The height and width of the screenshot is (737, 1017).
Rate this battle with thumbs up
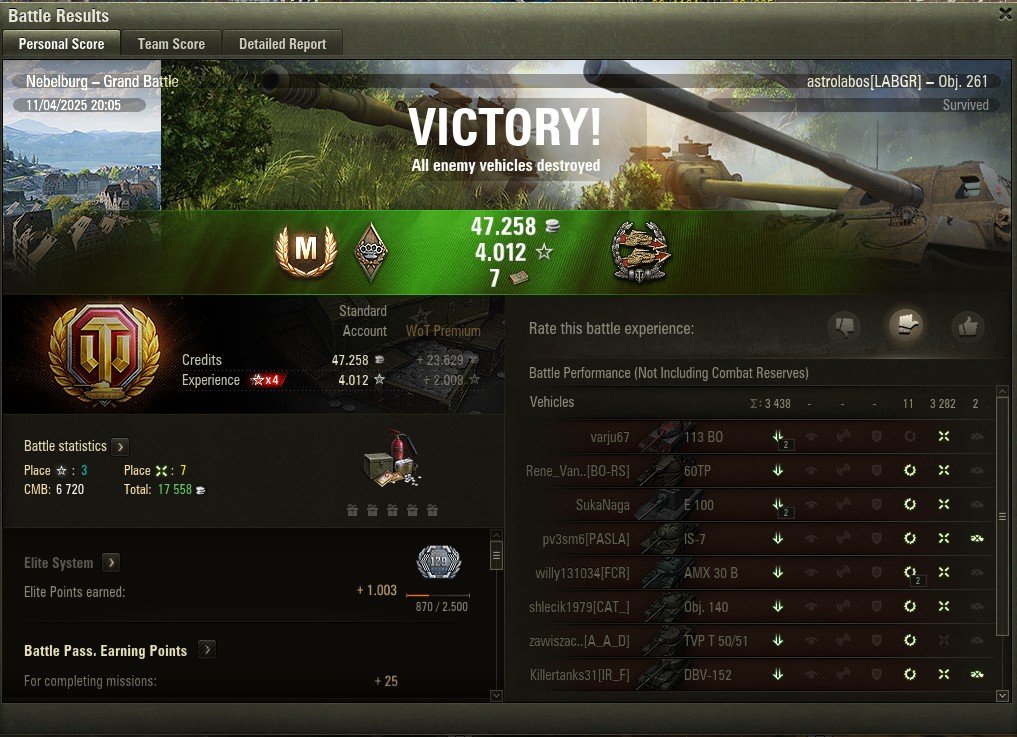[967, 326]
